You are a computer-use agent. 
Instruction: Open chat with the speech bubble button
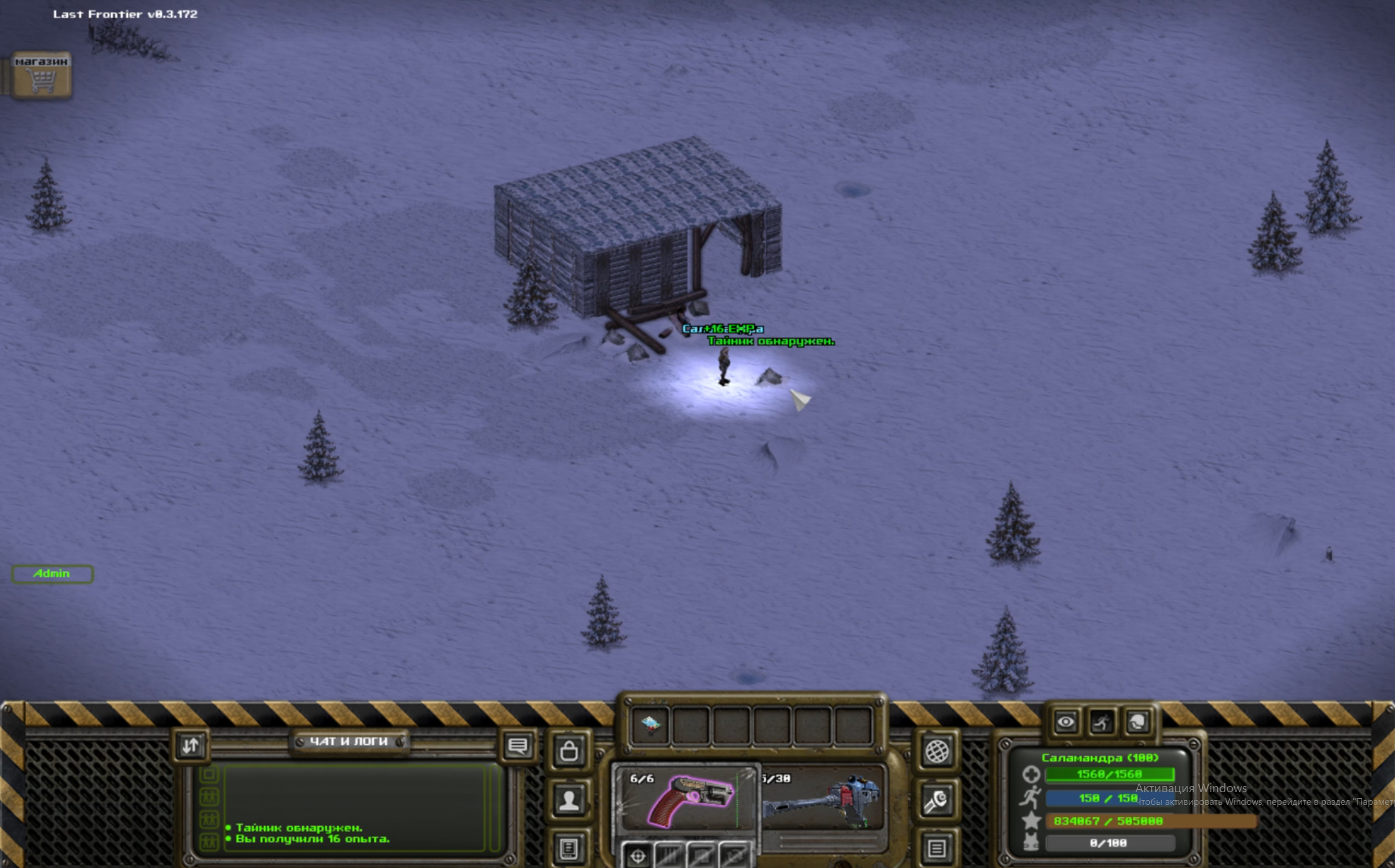(518, 745)
